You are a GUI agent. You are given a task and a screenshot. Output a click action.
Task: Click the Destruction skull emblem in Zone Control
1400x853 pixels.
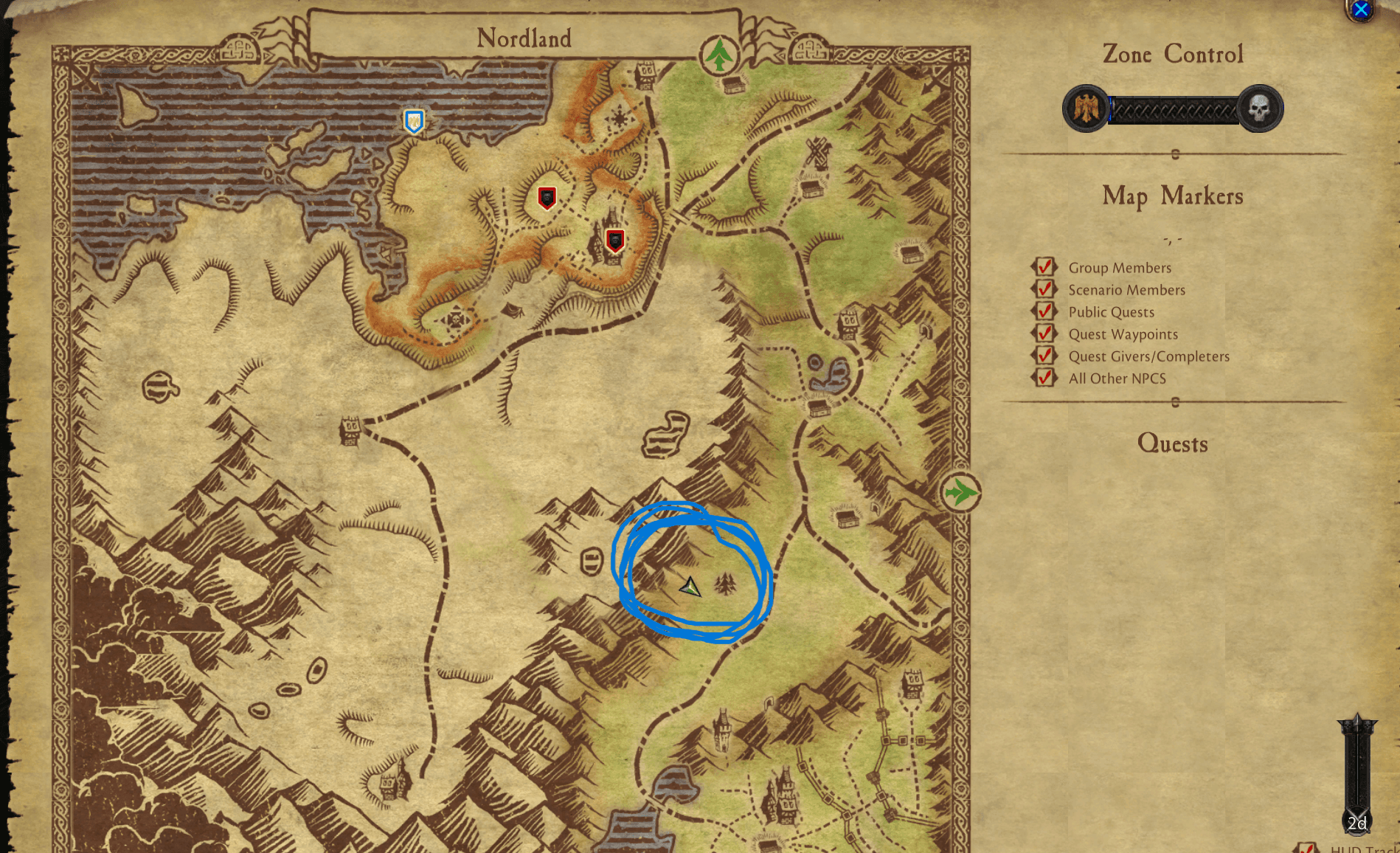(x=1260, y=109)
